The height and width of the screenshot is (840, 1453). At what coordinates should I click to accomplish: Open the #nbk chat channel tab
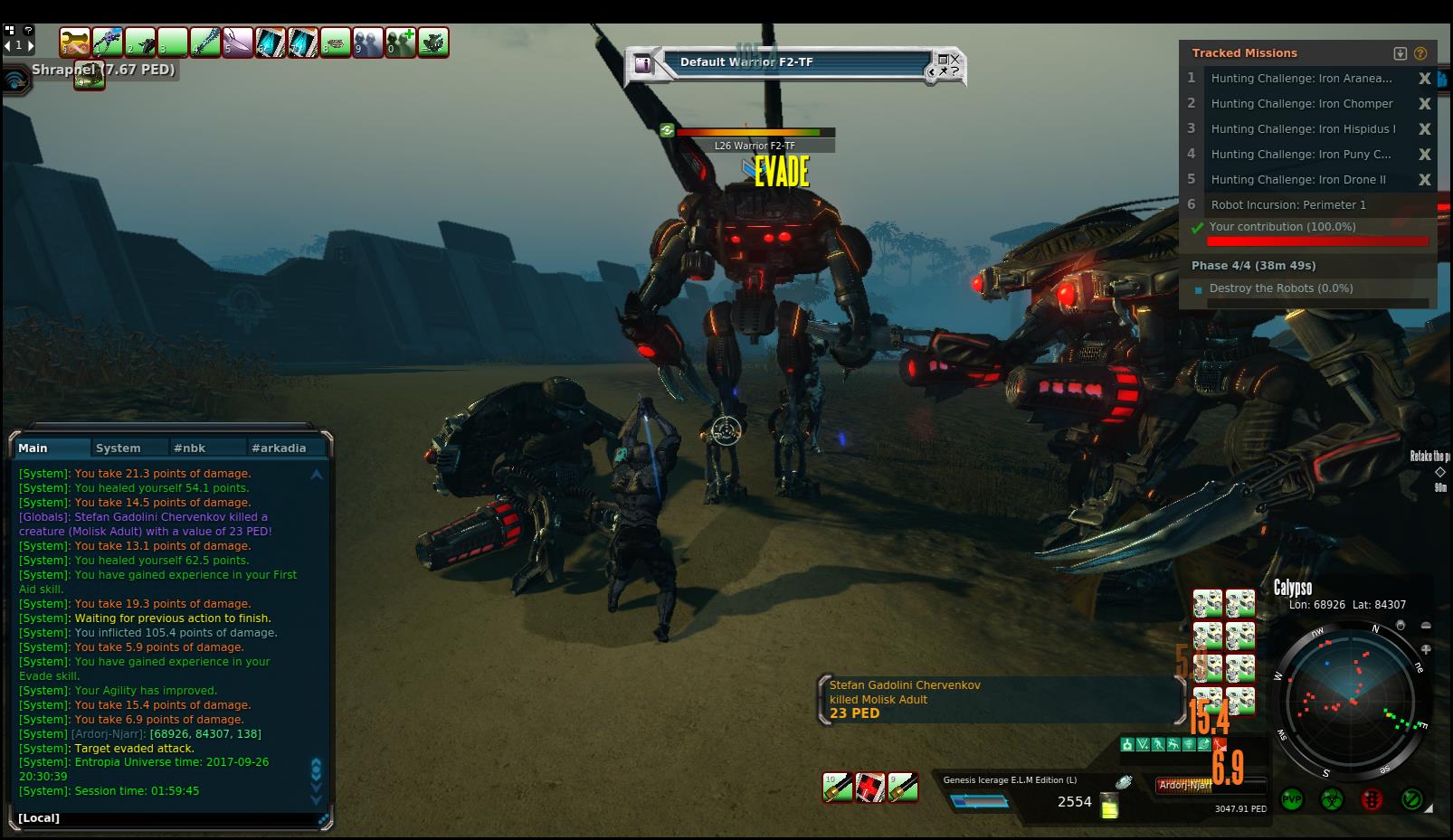190,448
